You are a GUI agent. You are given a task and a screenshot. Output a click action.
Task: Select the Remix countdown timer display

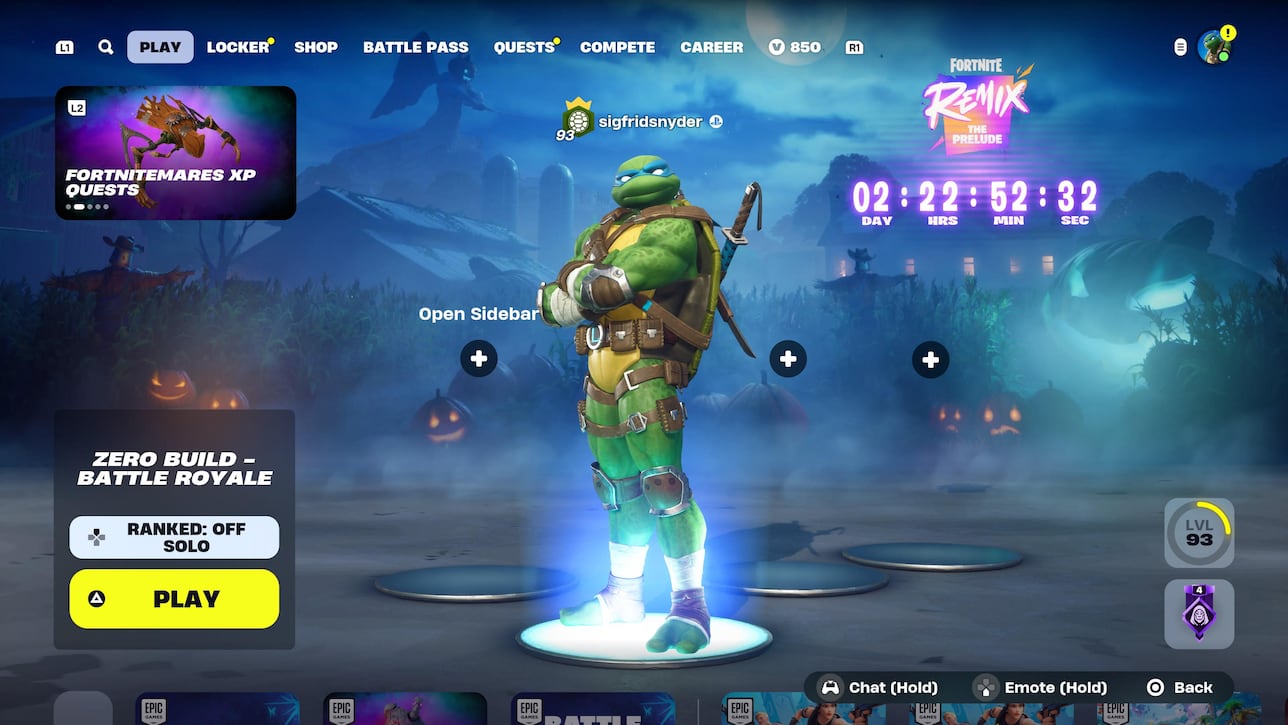coord(973,198)
